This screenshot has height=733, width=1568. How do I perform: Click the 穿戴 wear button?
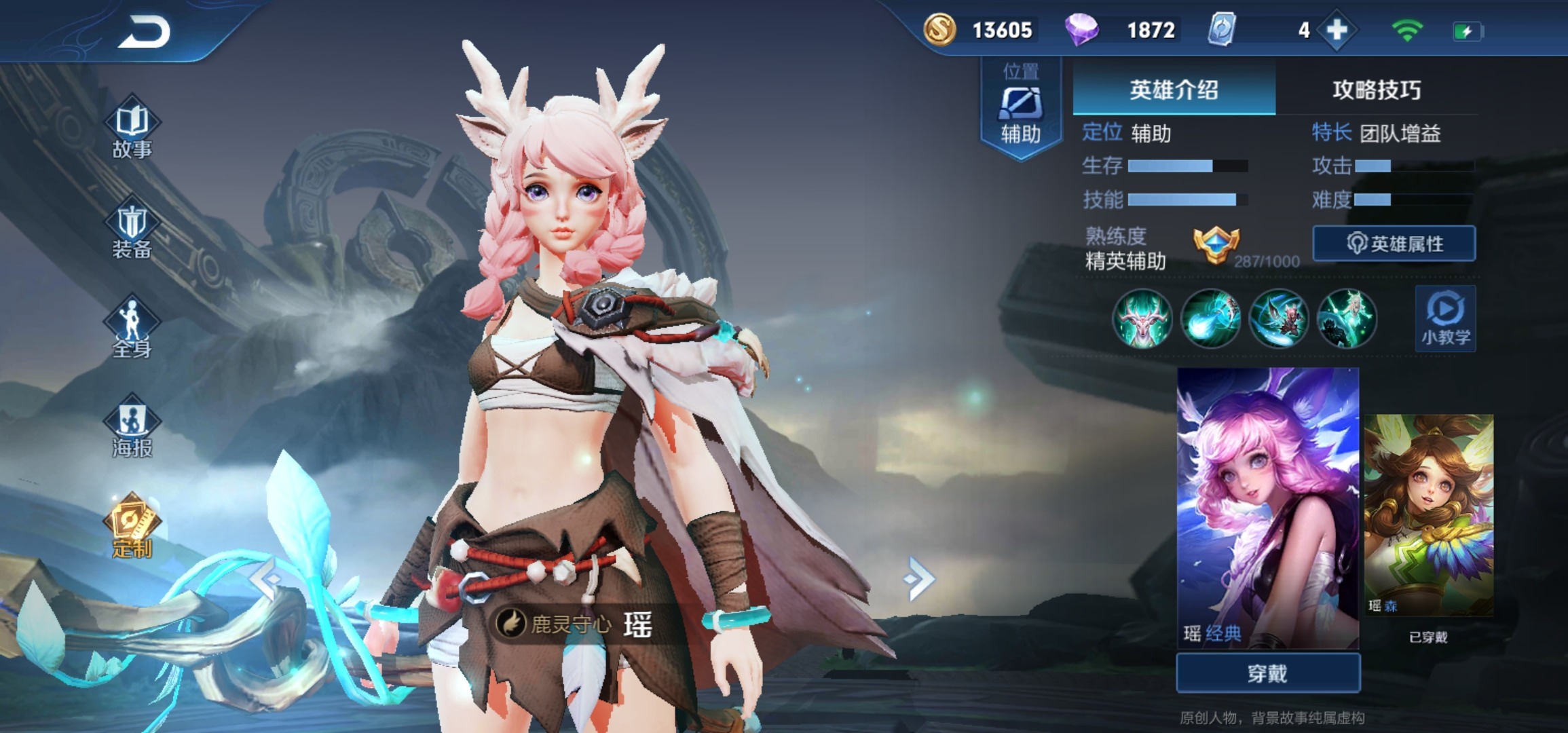[1267, 673]
